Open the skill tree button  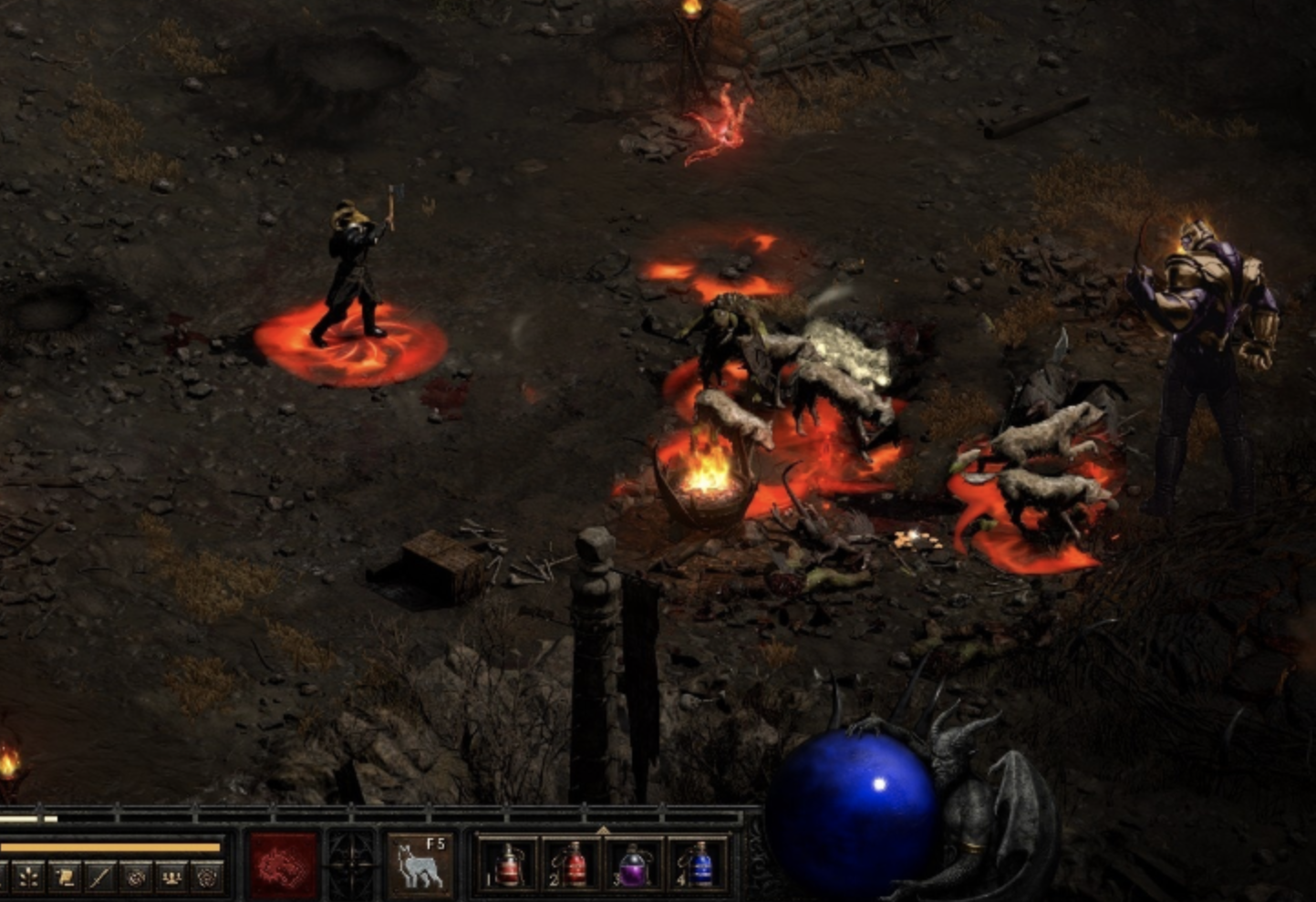[28, 877]
